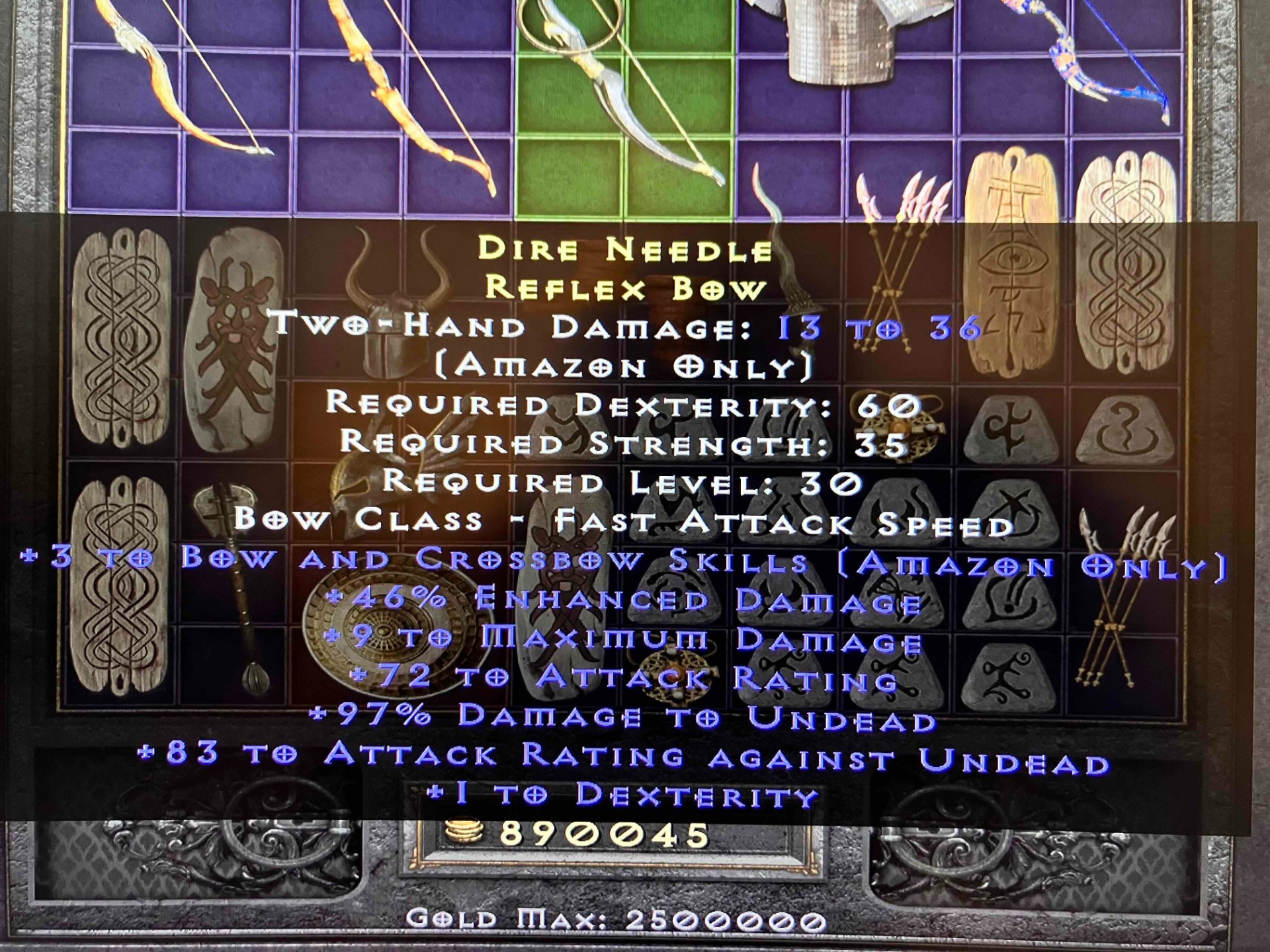Image resolution: width=1270 pixels, height=952 pixels.
Task: Click the Dire Needle title text
Action: click(x=625, y=251)
